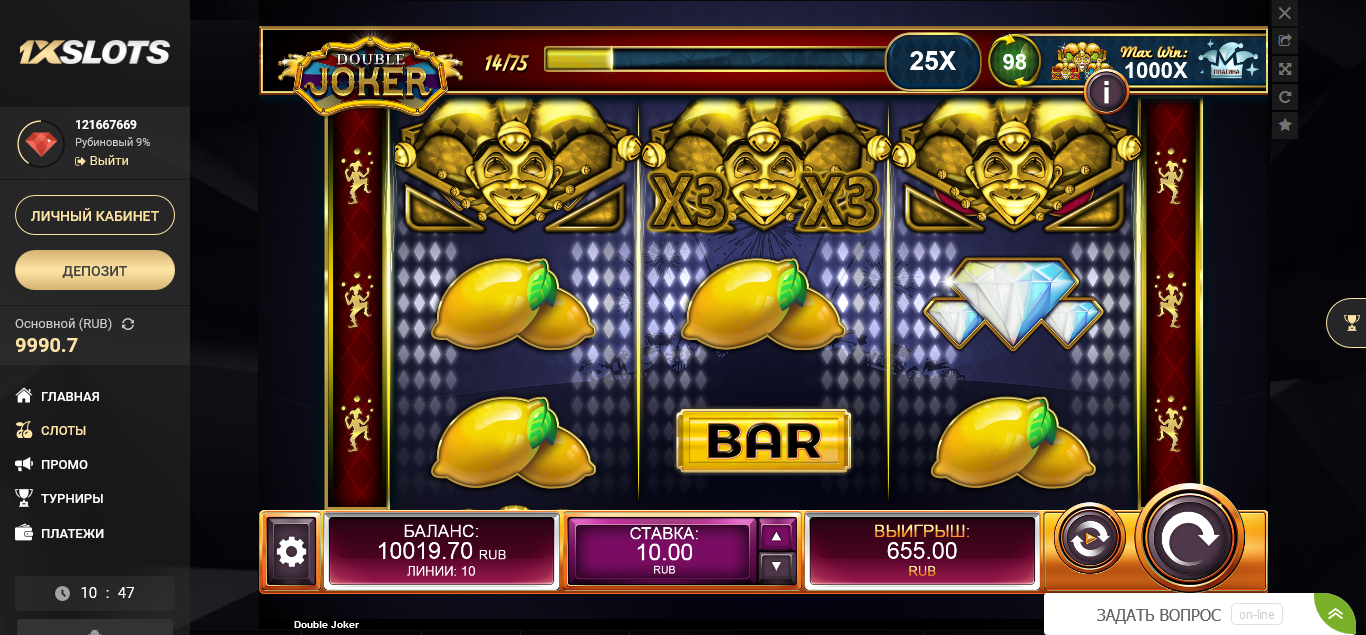Close the game window with the X

click(x=1285, y=13)
